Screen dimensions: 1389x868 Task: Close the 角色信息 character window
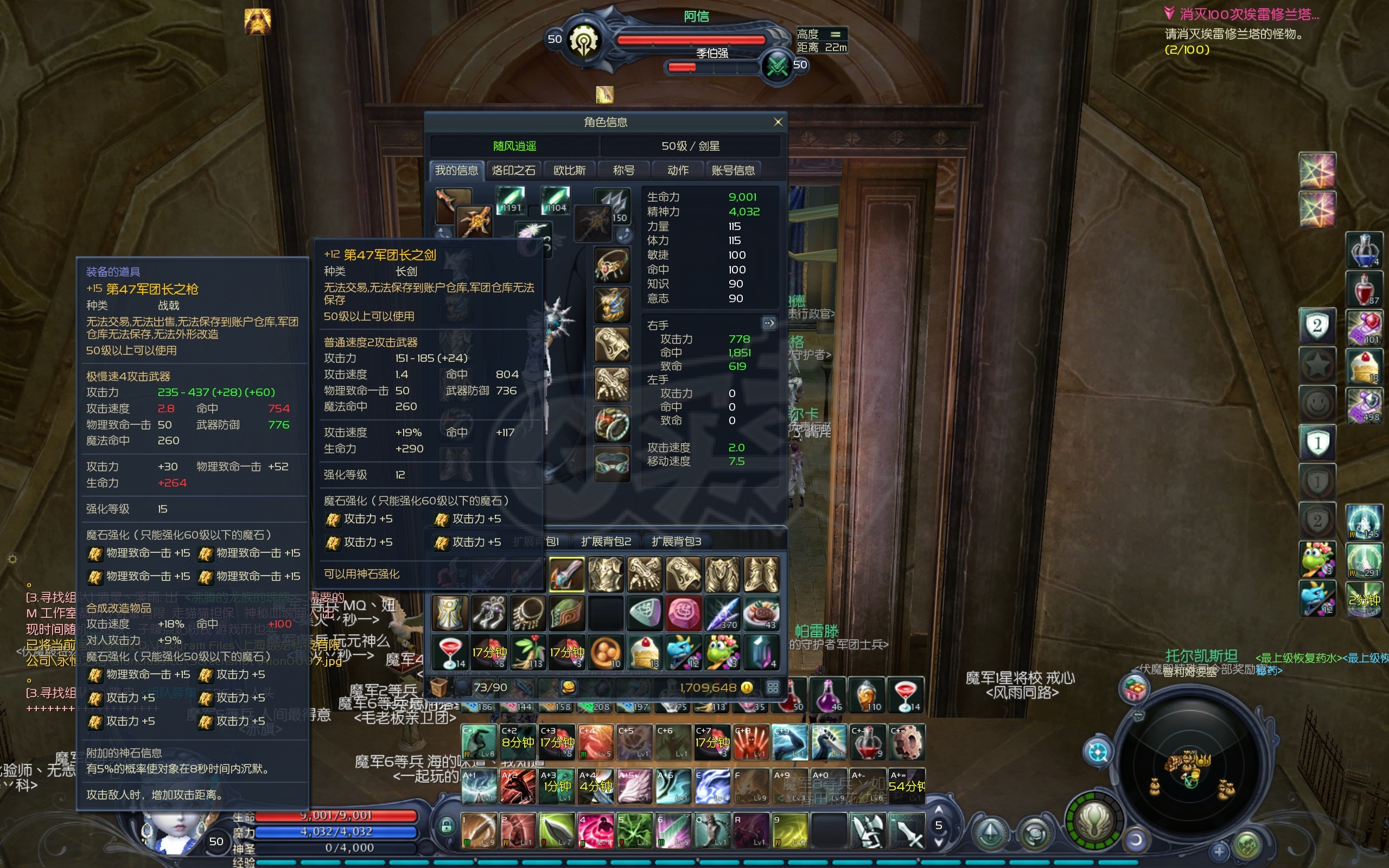[778, 122]
